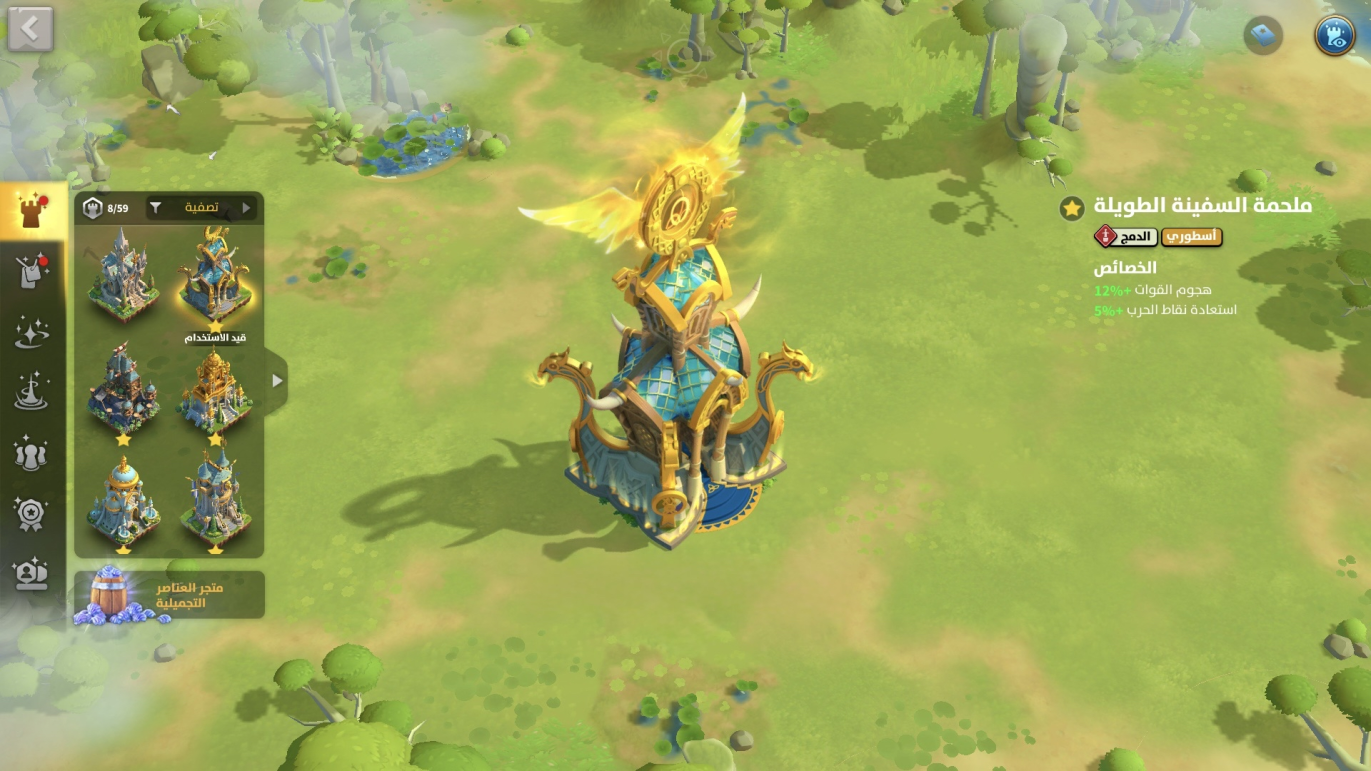Select the star medal badge tab
Image resolution: width=1371 pixels, height=771 pixels.
pyautogui.click(x=32, y=513)
